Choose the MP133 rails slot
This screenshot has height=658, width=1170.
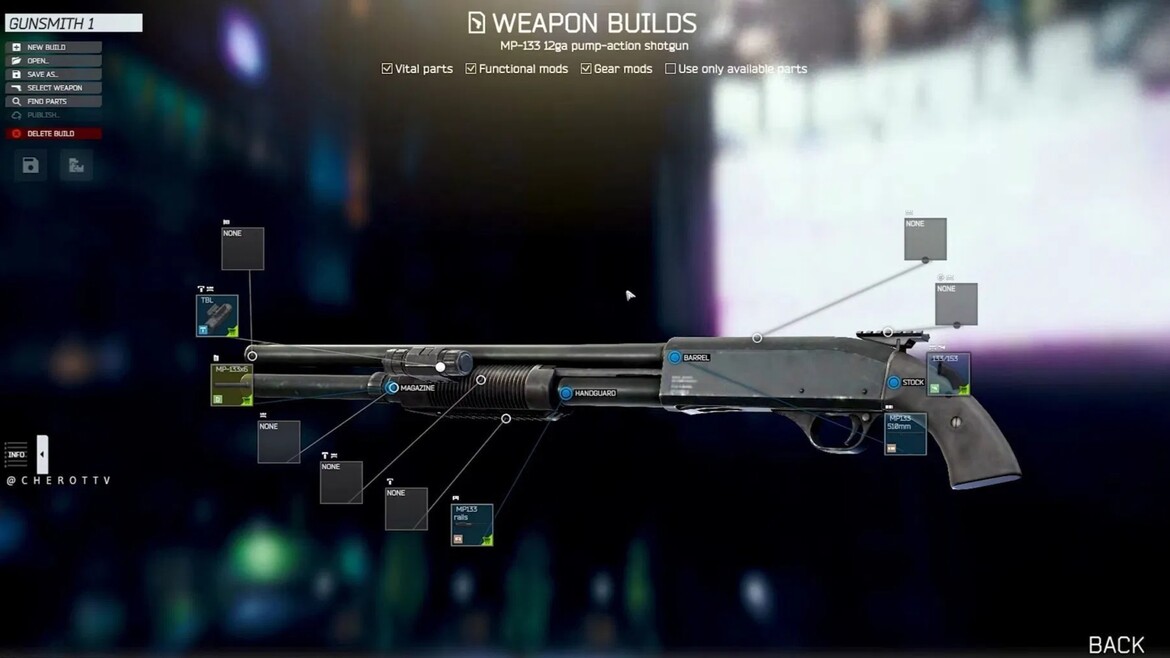tap(471, 525)
